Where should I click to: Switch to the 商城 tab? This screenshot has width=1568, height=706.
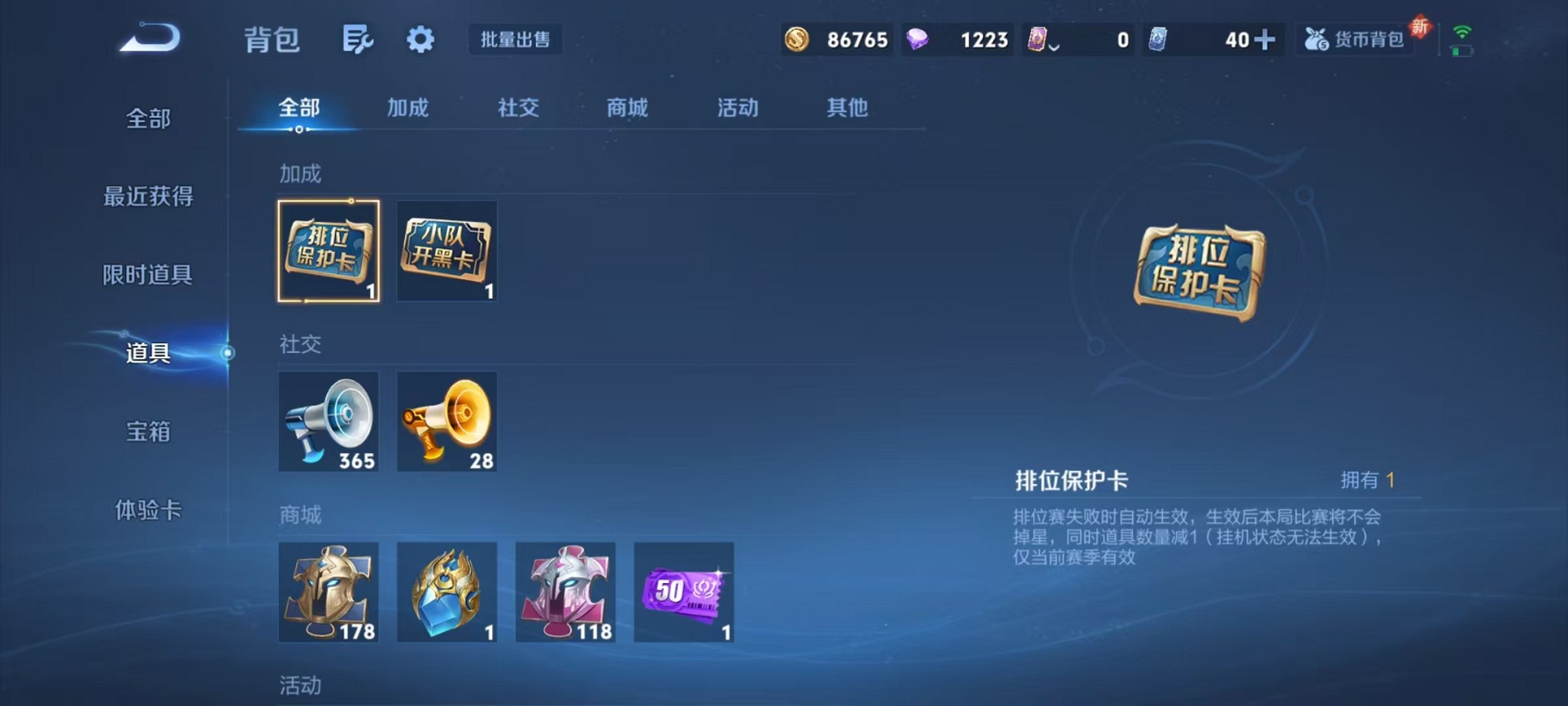click(x=626, y=108)
